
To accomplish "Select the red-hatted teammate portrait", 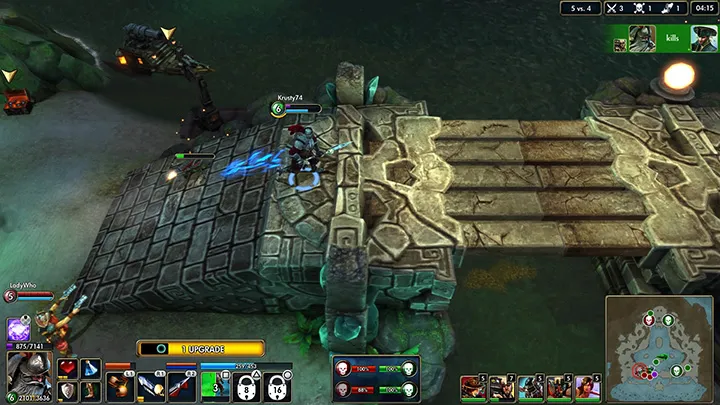I will pyautogui.click(x=472, y=387).
